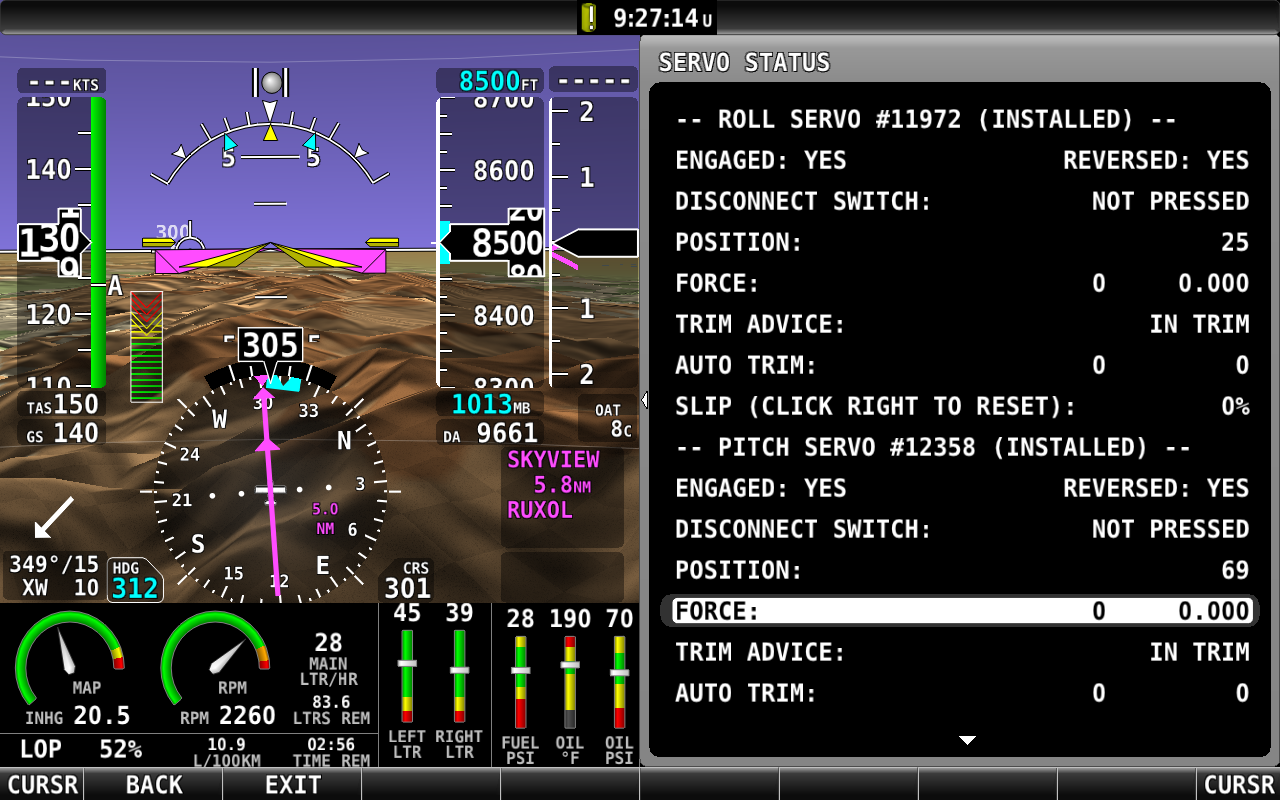Activate the CURSR softkey beside BACK
This screenshot has height=800, width=1280.
tap(41, 785)
